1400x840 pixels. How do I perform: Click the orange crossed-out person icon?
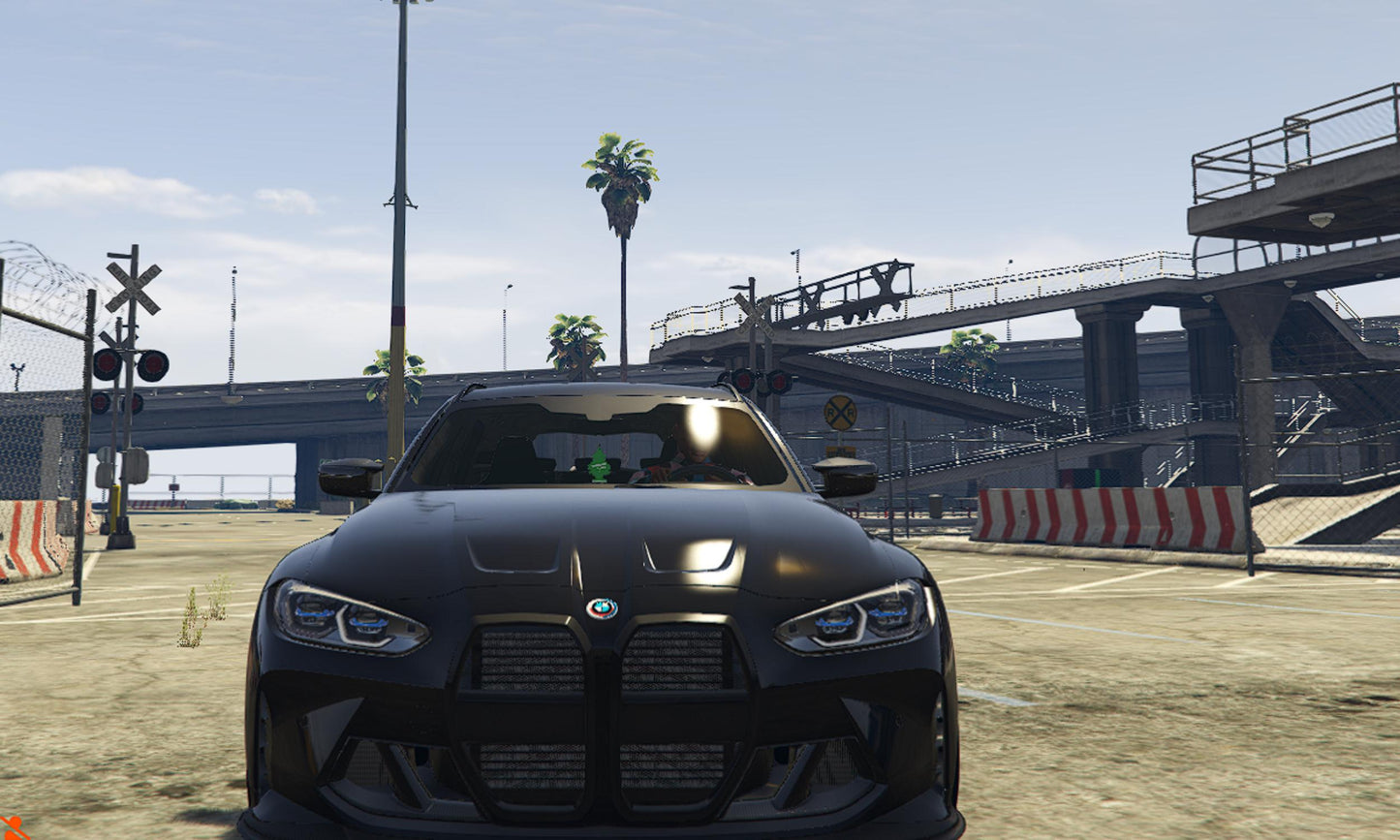12,828
